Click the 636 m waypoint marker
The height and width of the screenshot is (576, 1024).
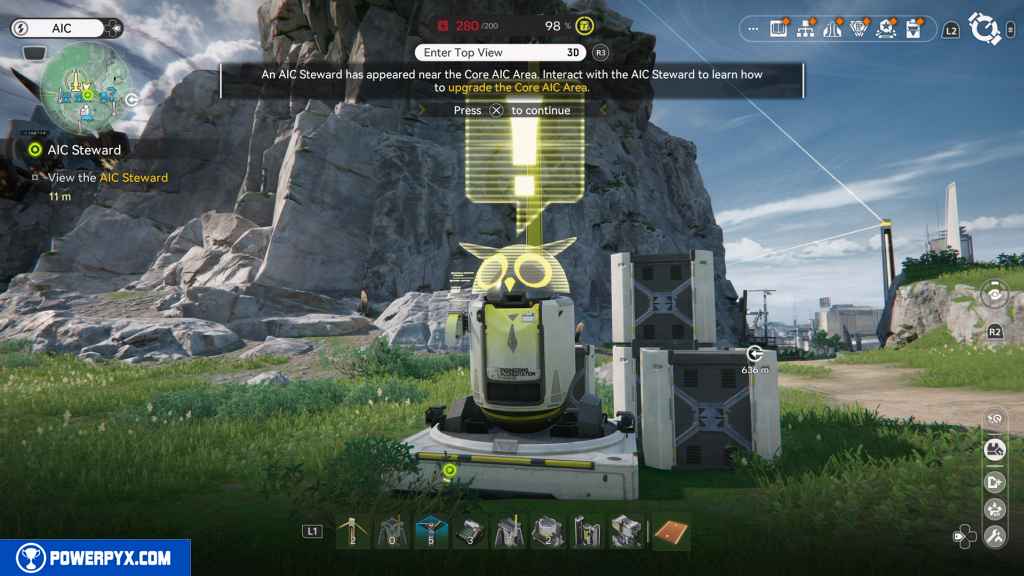click(754, 353)
